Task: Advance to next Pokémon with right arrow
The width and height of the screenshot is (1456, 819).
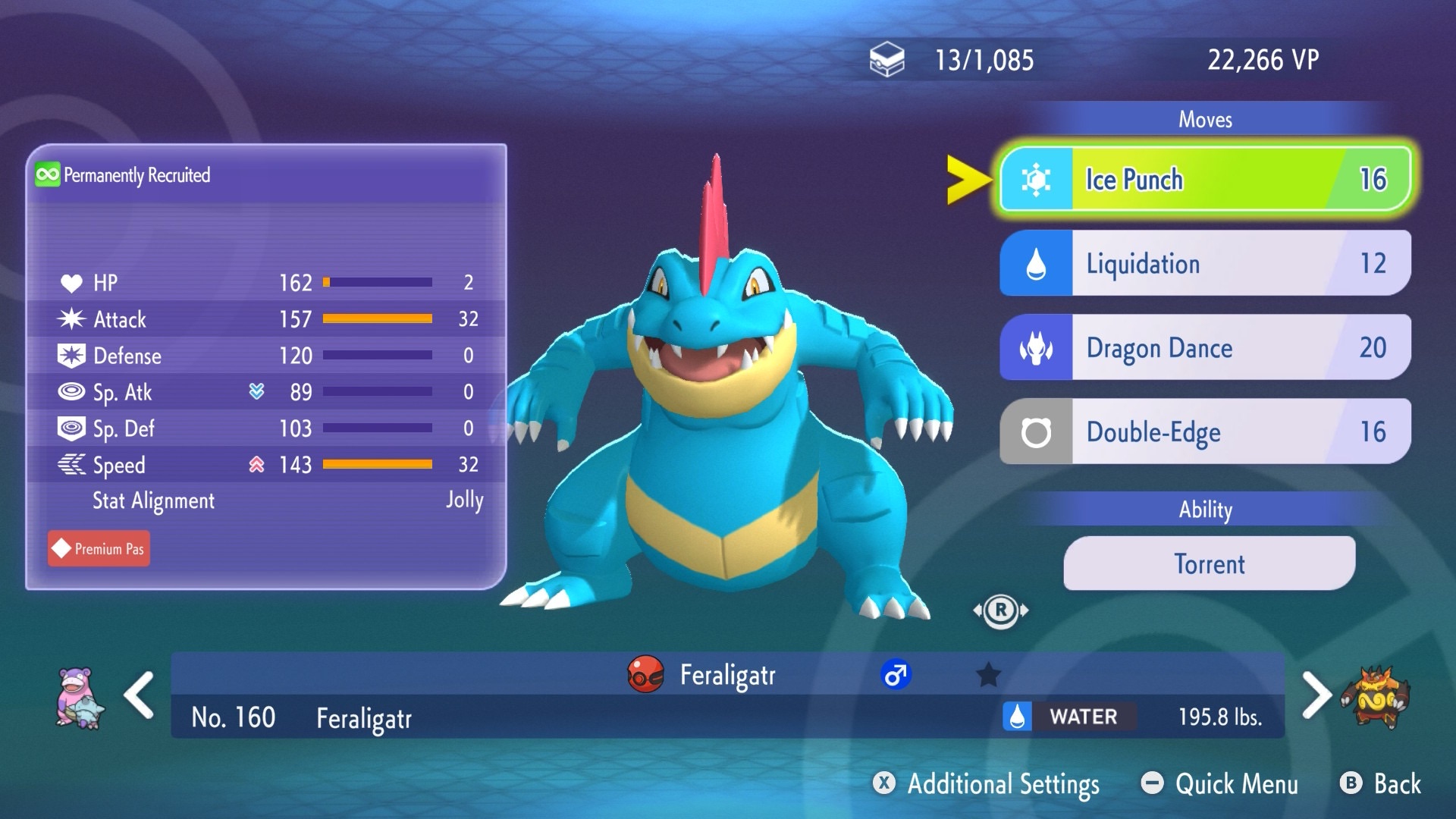Action: 1316,695
